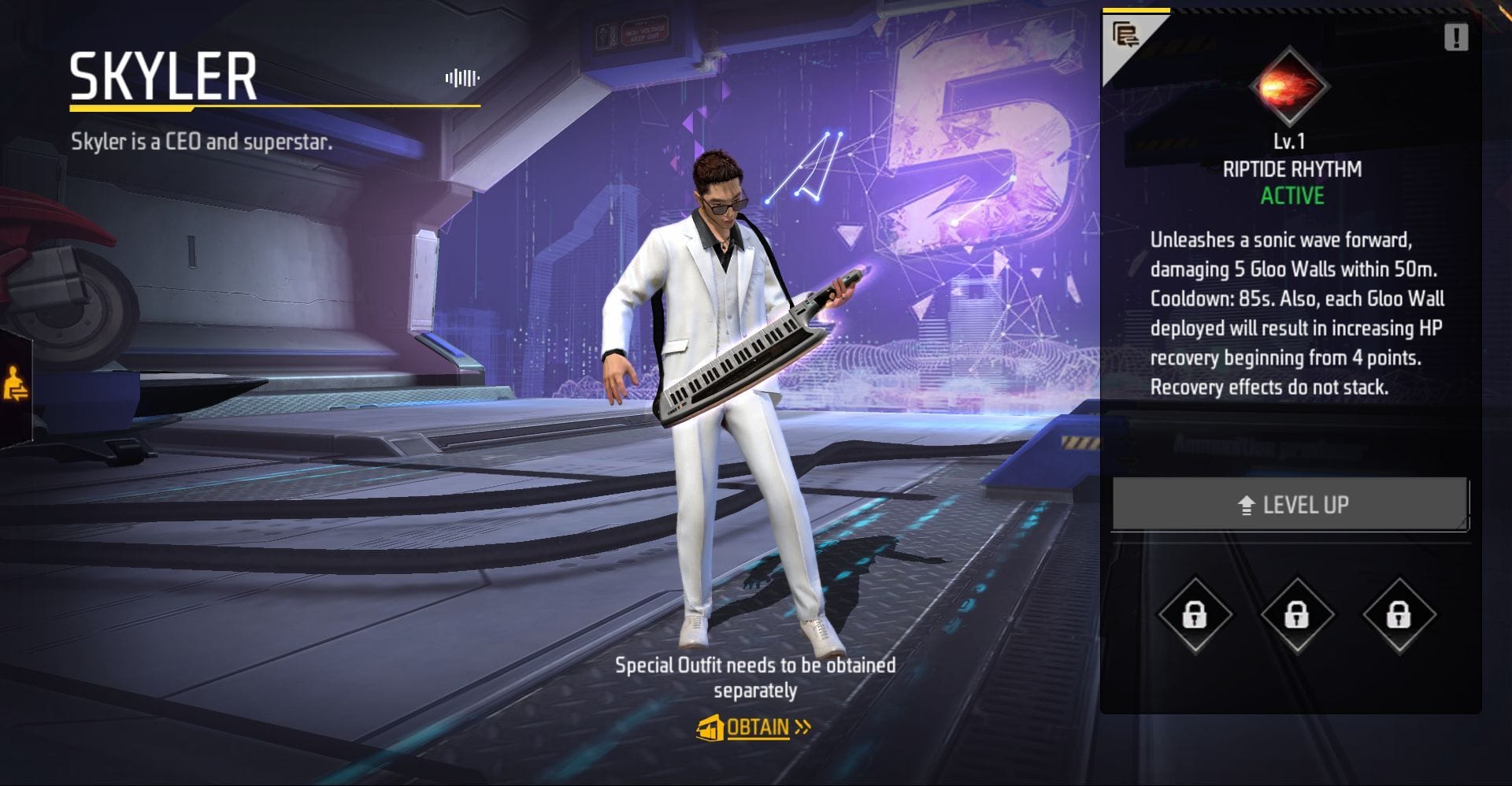Select the SKYLER character name heading

pos(161,78)
